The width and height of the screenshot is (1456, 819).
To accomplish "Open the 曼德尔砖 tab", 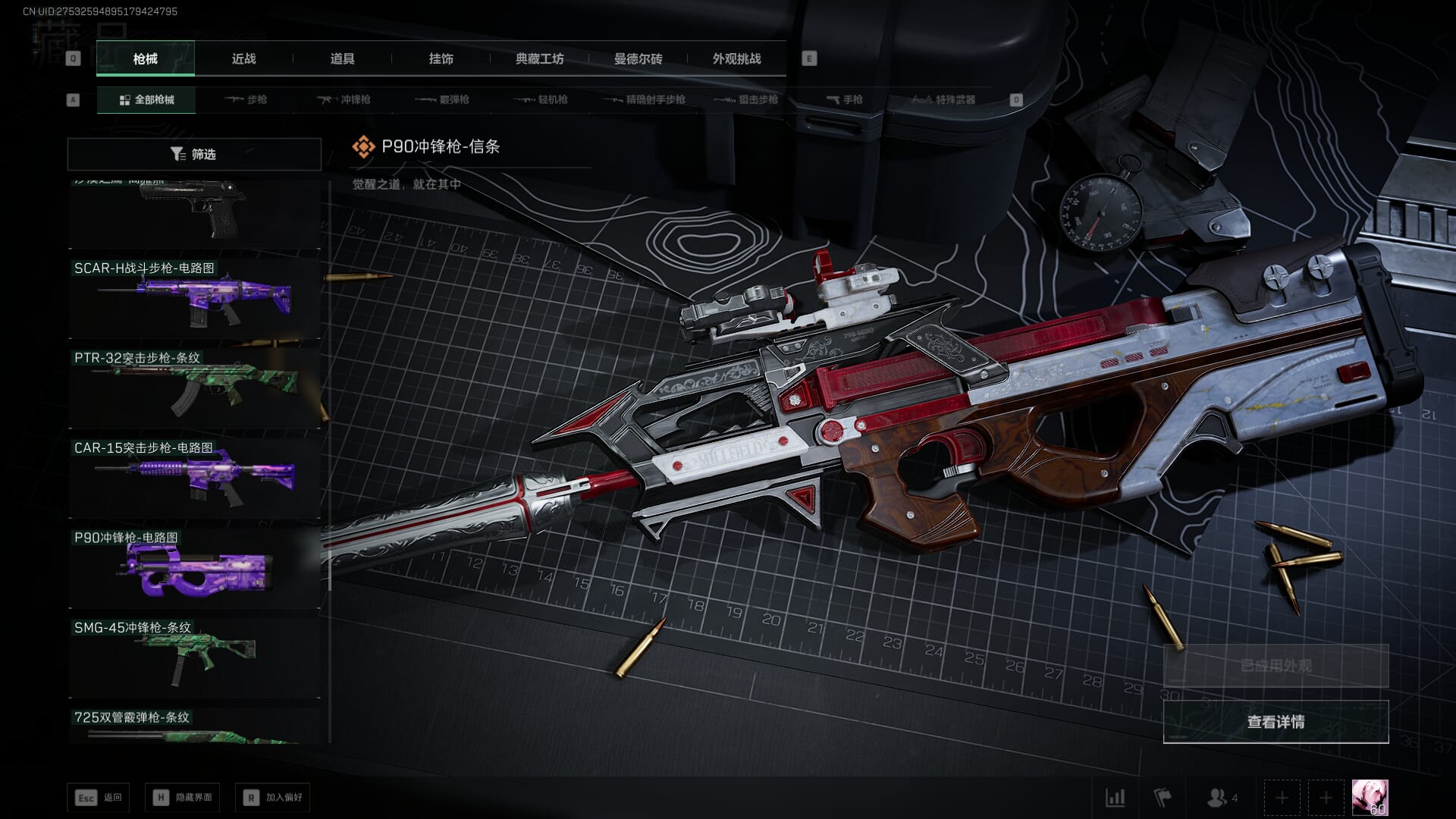I will click(x=638, y=58).
